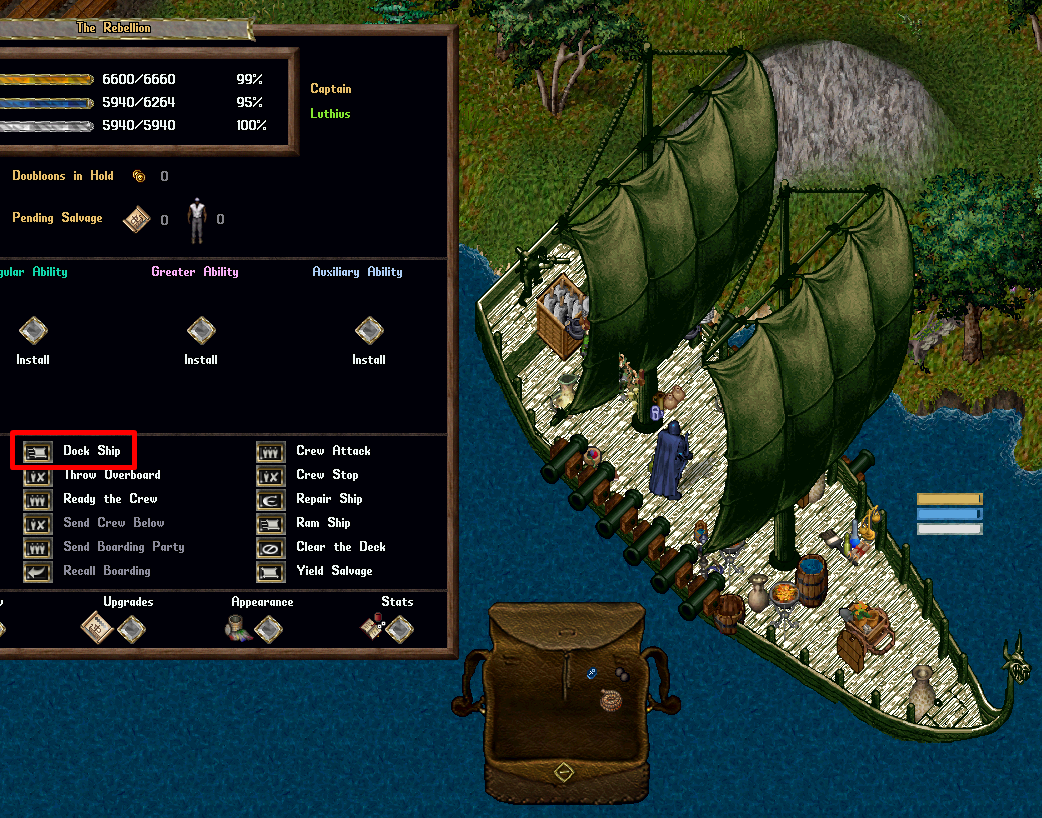Select the rope coil in the backpack
The width and height of the screenshot is (1042, 818).
point(610,701)
